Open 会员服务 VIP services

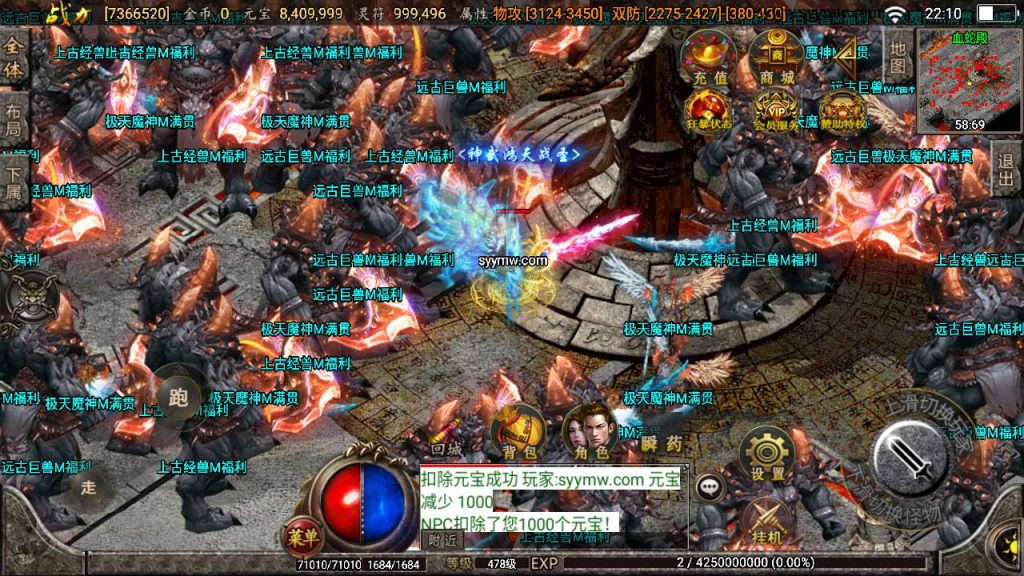click(x=776, y=109)
